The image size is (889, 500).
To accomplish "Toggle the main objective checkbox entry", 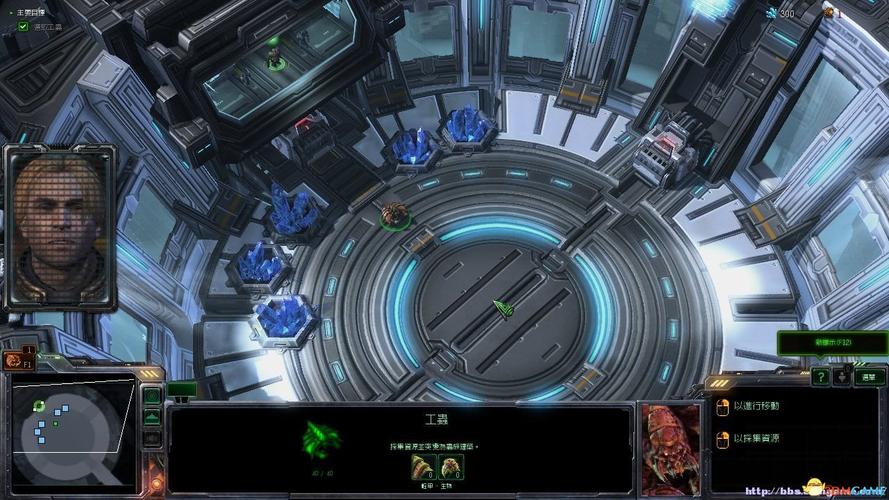I will click(24, 27).
